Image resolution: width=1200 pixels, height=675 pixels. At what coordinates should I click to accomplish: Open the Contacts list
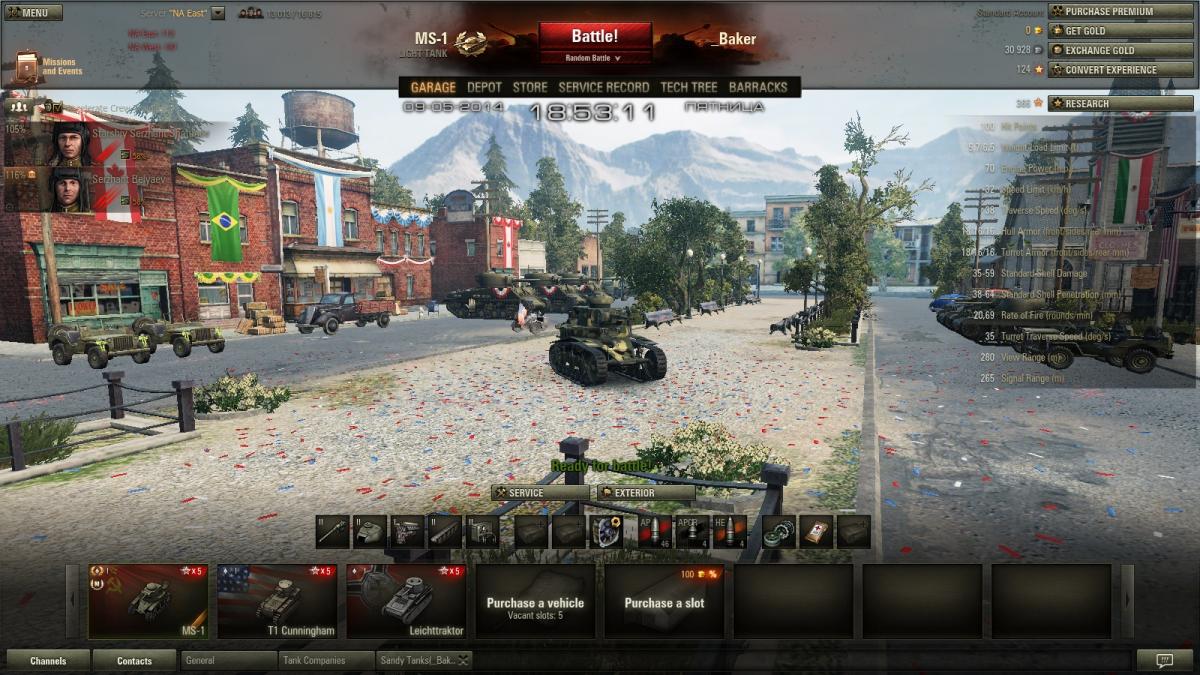click(134, 661)
